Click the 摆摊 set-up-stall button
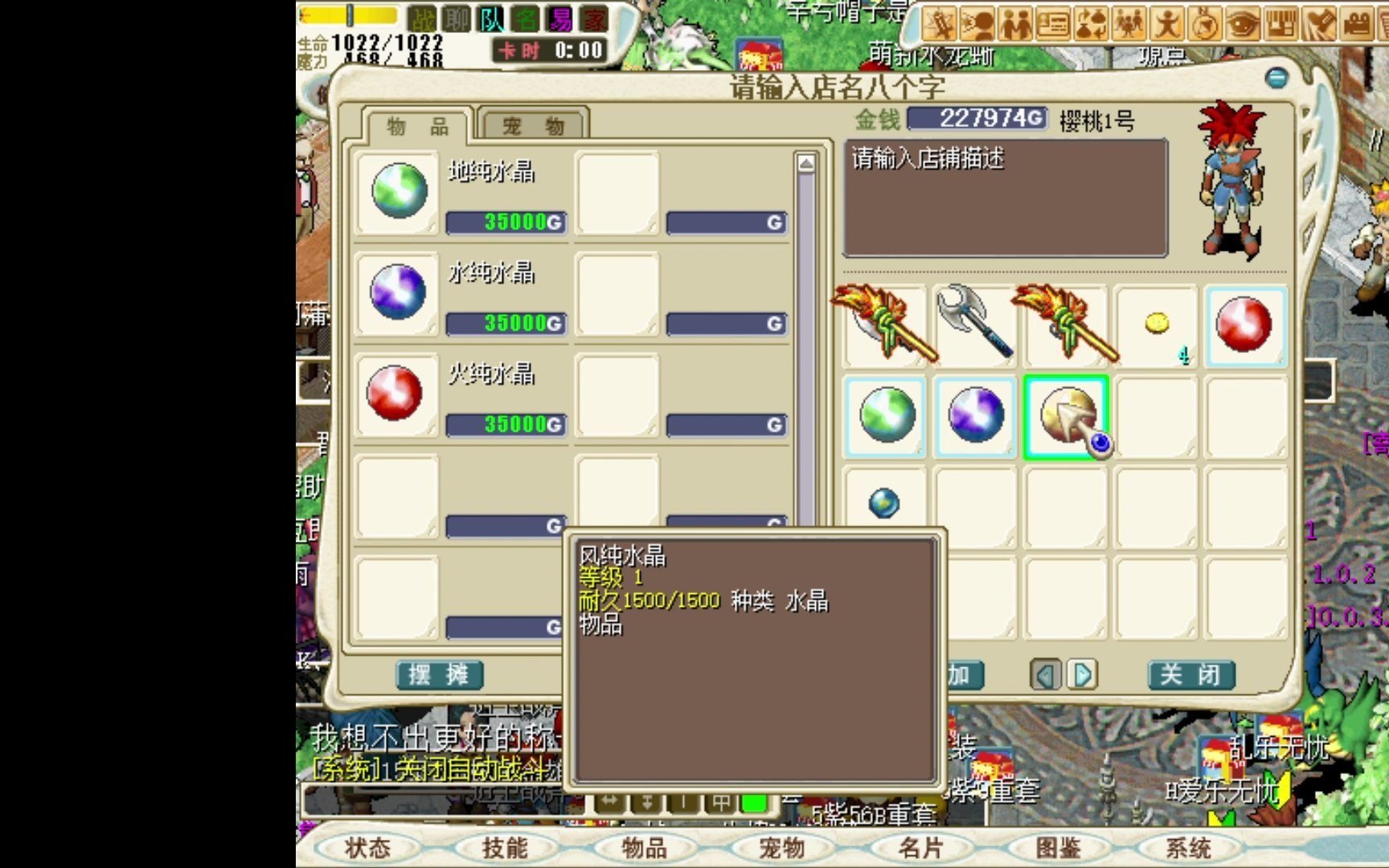 tap(439, 675)
